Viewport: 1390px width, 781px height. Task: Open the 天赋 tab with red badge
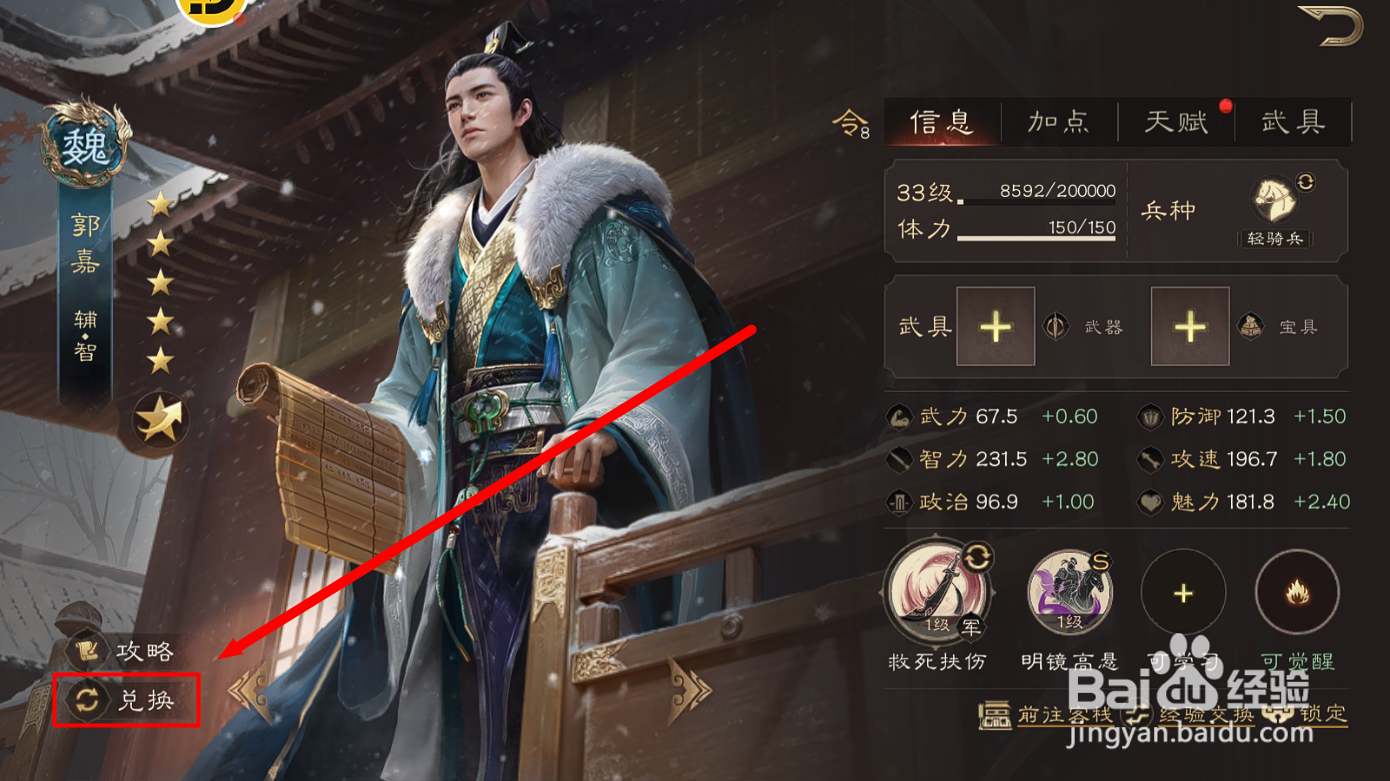point(1177,122)
